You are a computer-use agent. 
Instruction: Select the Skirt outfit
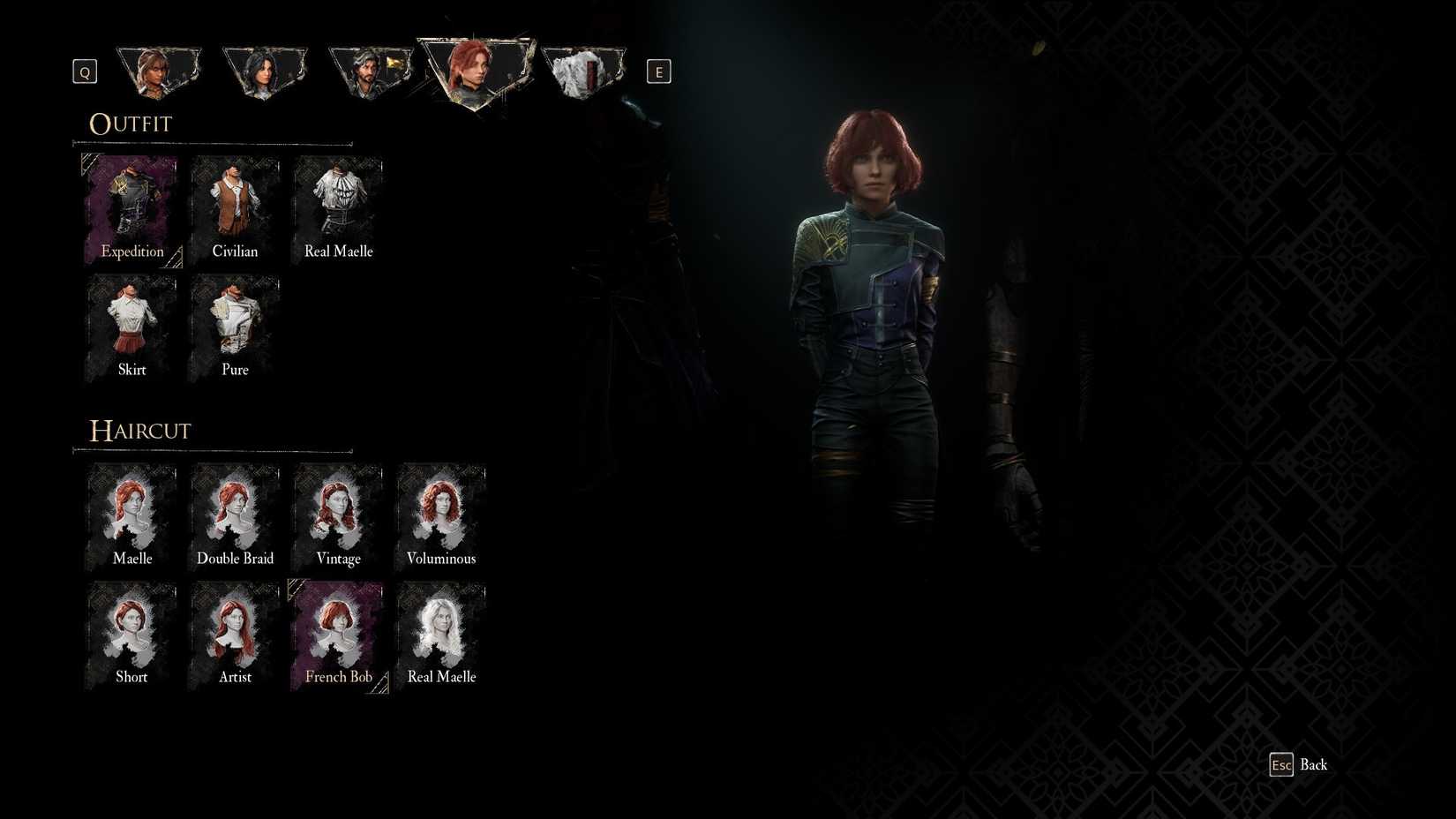click(x=131, y=322)
